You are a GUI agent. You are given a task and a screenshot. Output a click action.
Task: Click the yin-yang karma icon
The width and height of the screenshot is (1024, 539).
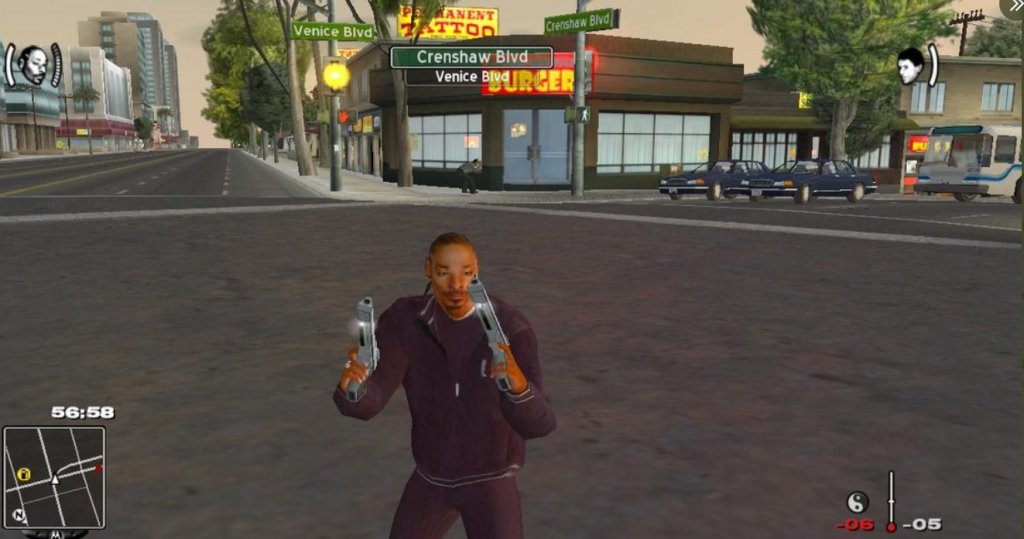[x=857, y=501]
